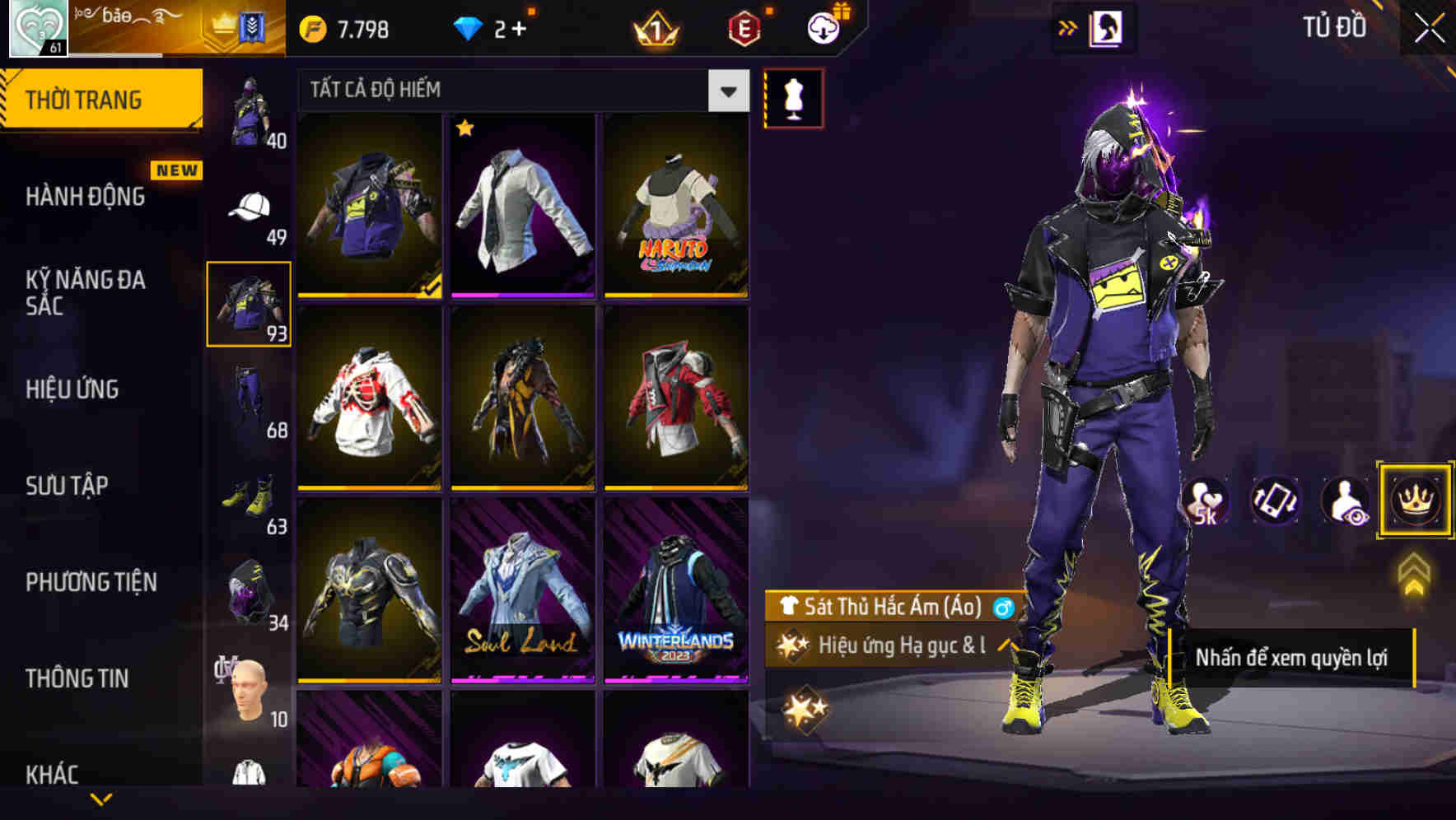Select the Winterlands 2023 jacket thumbnail
Image resolution: width=1456 pixels, height=820 pixels.
tap(677, 599)
